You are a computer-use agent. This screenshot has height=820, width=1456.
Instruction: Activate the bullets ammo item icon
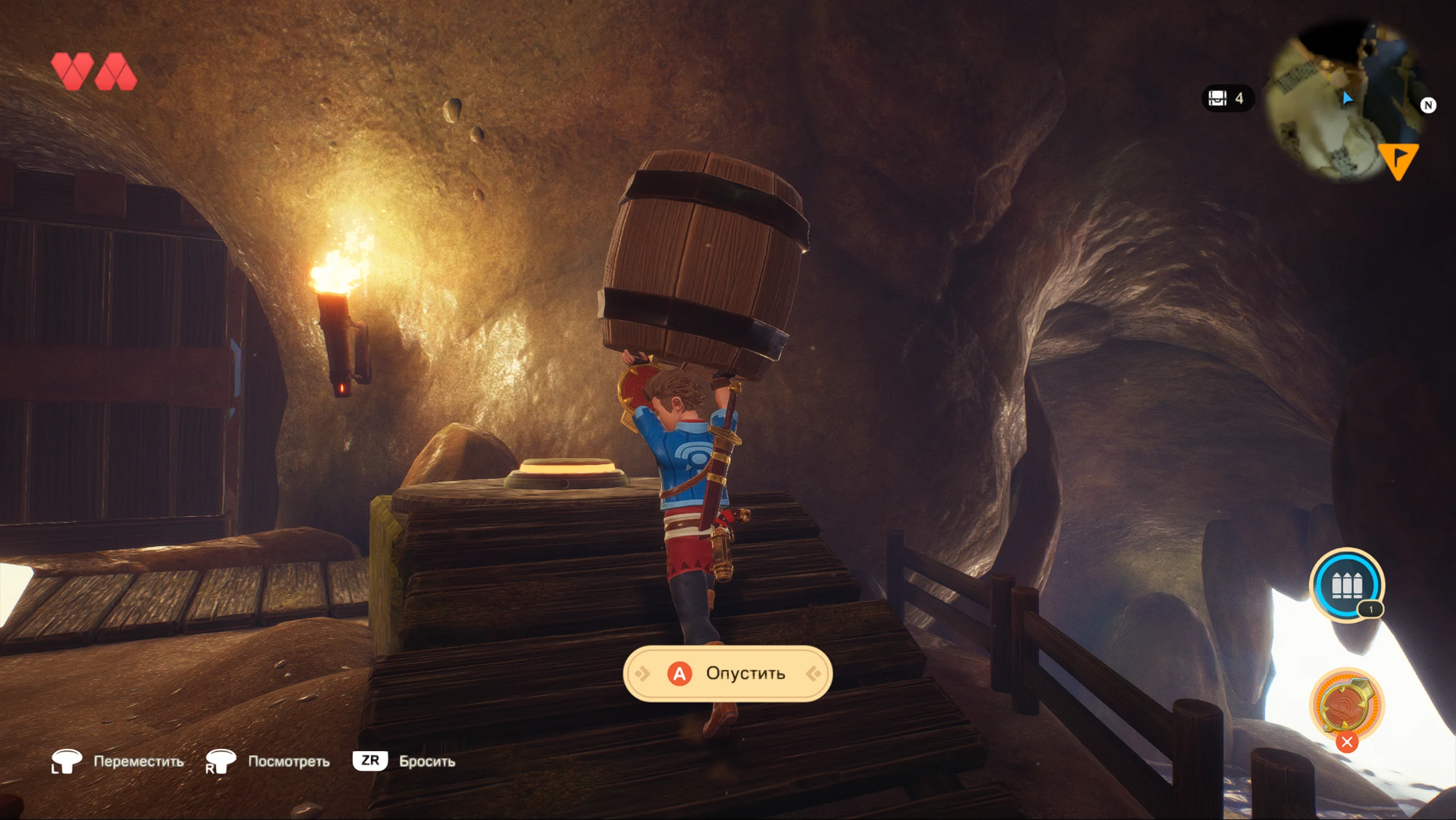point(1346,584)
